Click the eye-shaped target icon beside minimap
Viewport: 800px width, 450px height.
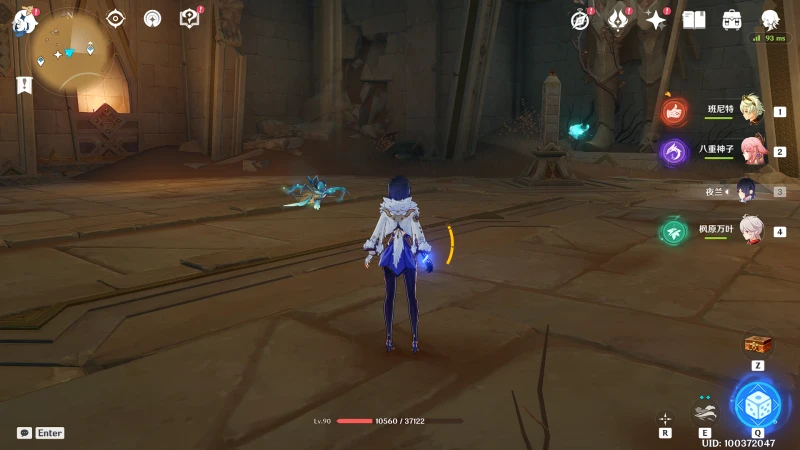pos(116,18)
